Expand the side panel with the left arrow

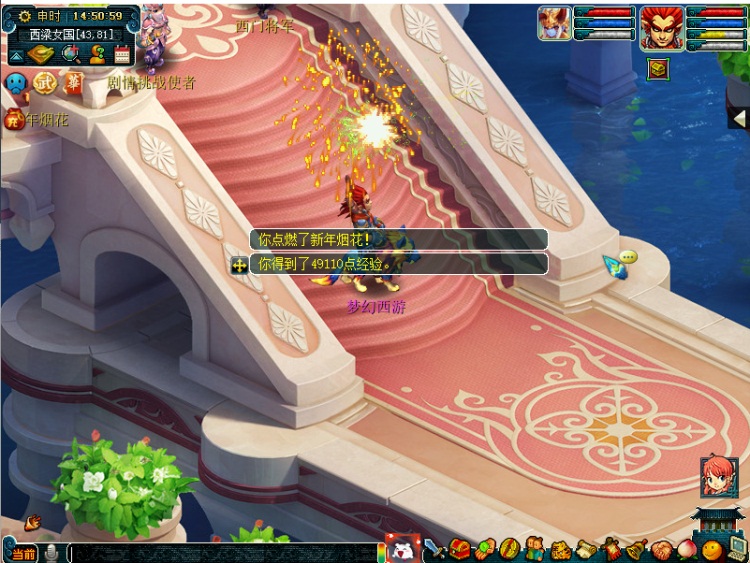coord(738,118)
